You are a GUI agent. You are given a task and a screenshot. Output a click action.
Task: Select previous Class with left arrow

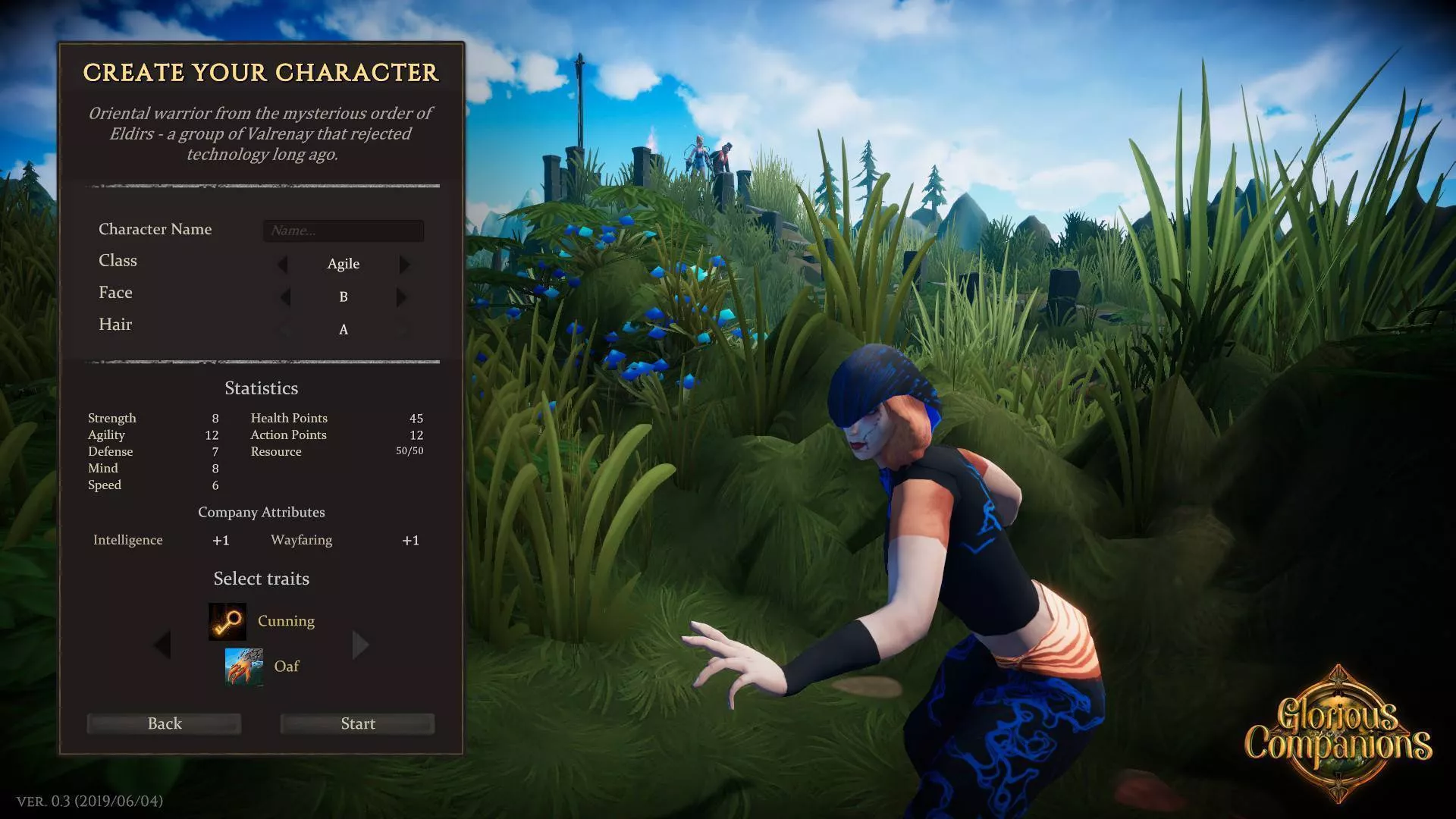point(283,265)
